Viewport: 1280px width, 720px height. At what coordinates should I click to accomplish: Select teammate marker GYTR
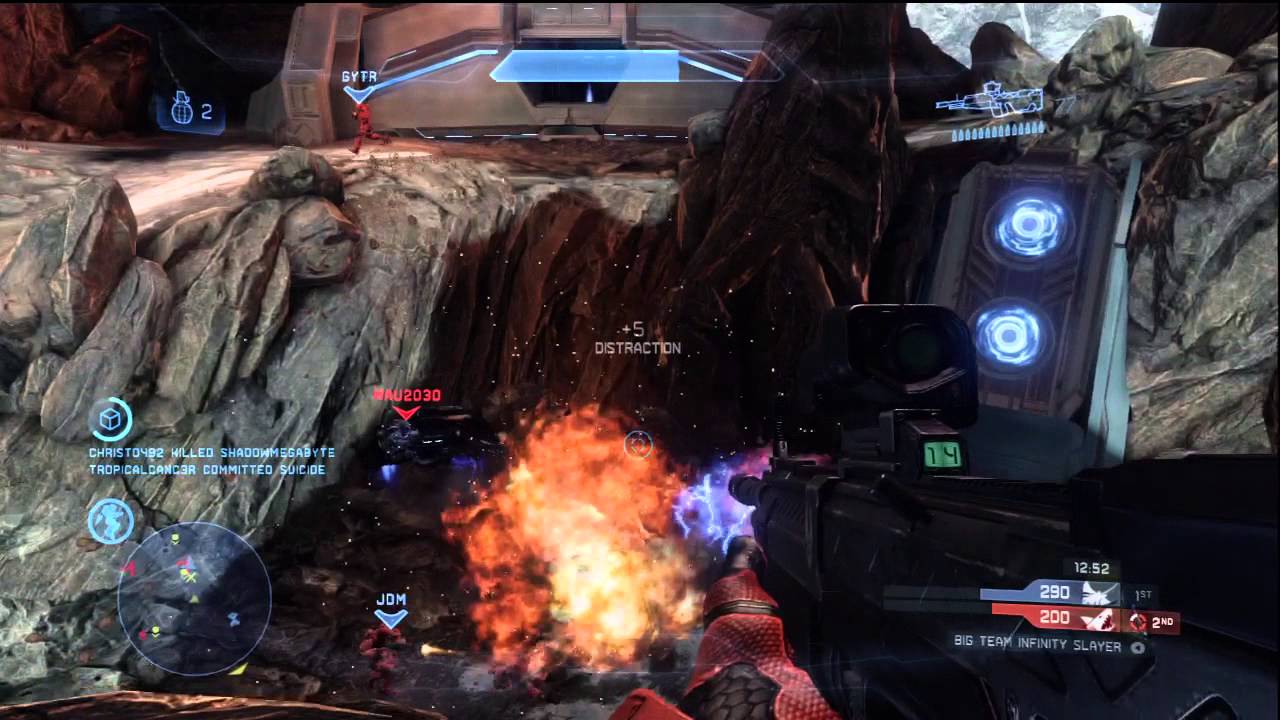pos(358,78)
